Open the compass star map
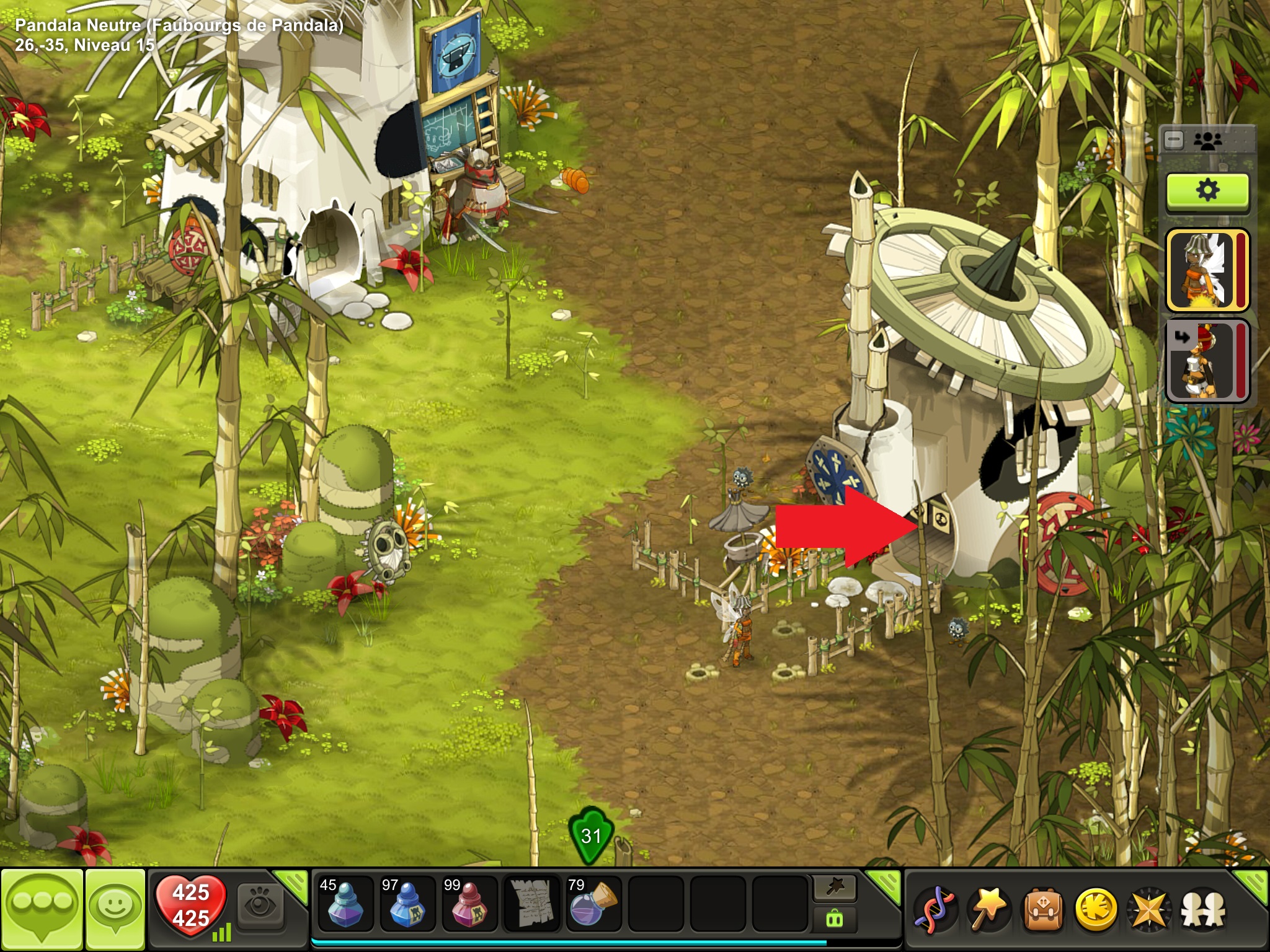 coord(1149,910)
